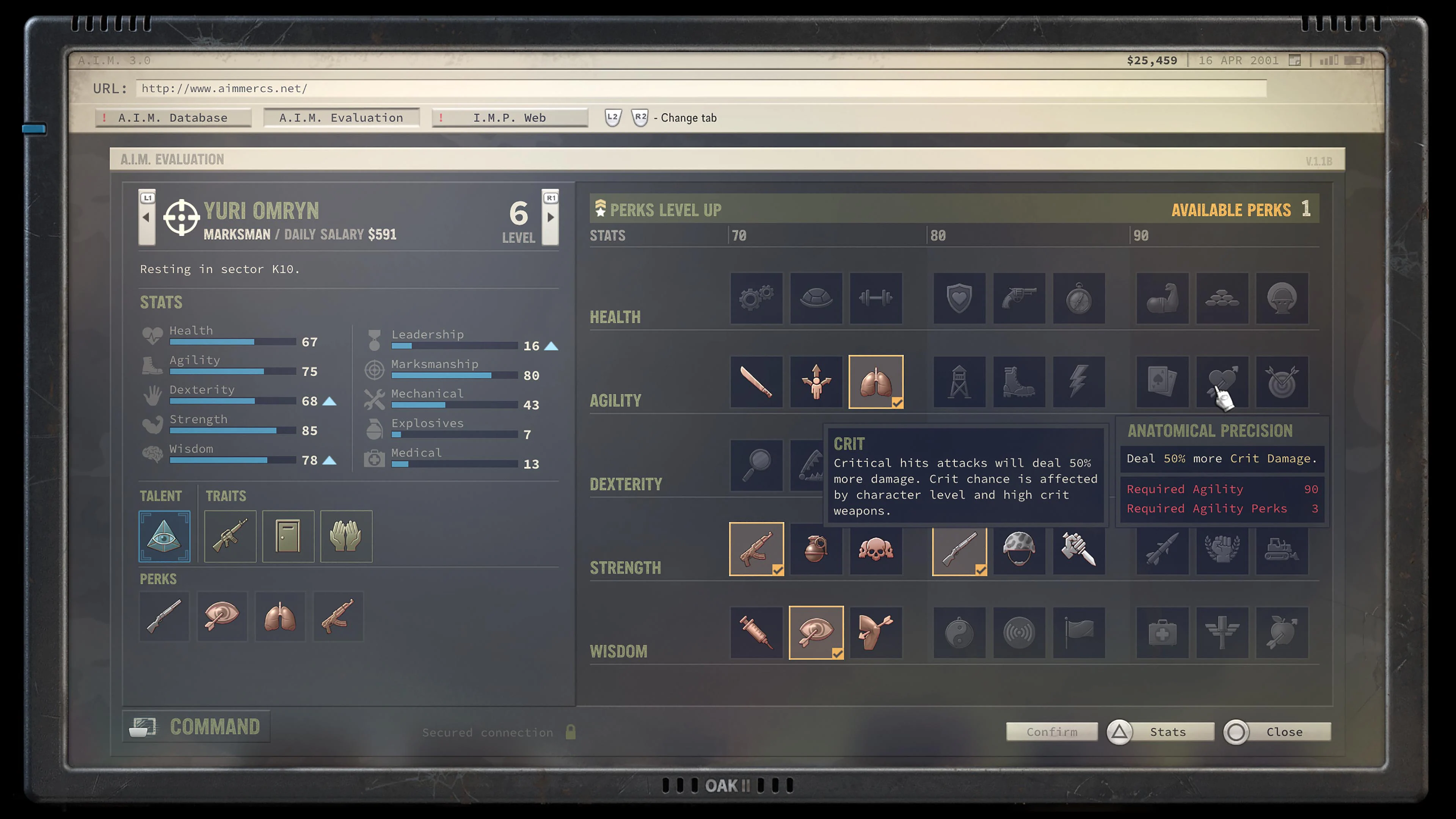The image size is (1456, 819).
Task: Select the yin-yang Wisdom perk icon
Action: click(x=959, y=632)
